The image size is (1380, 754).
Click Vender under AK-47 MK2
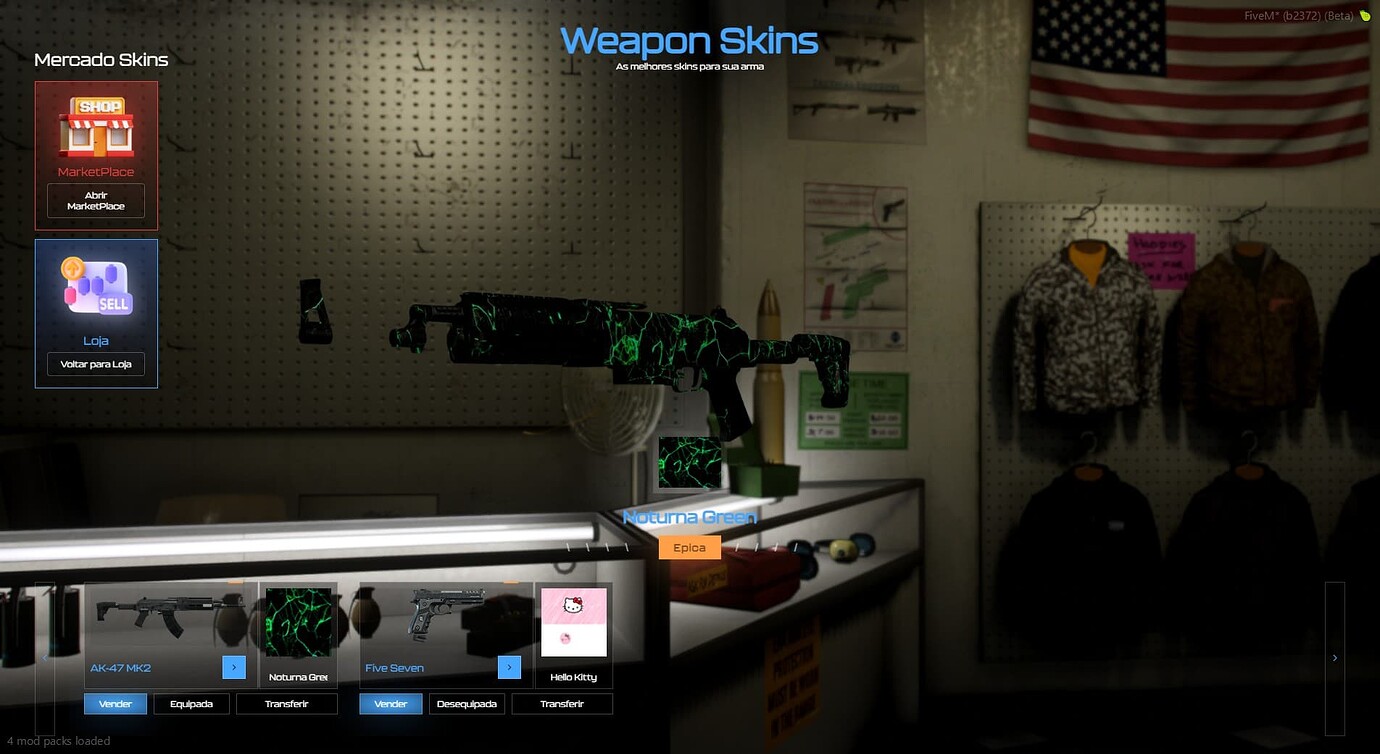pyautogui.click(x=115, y=703)
